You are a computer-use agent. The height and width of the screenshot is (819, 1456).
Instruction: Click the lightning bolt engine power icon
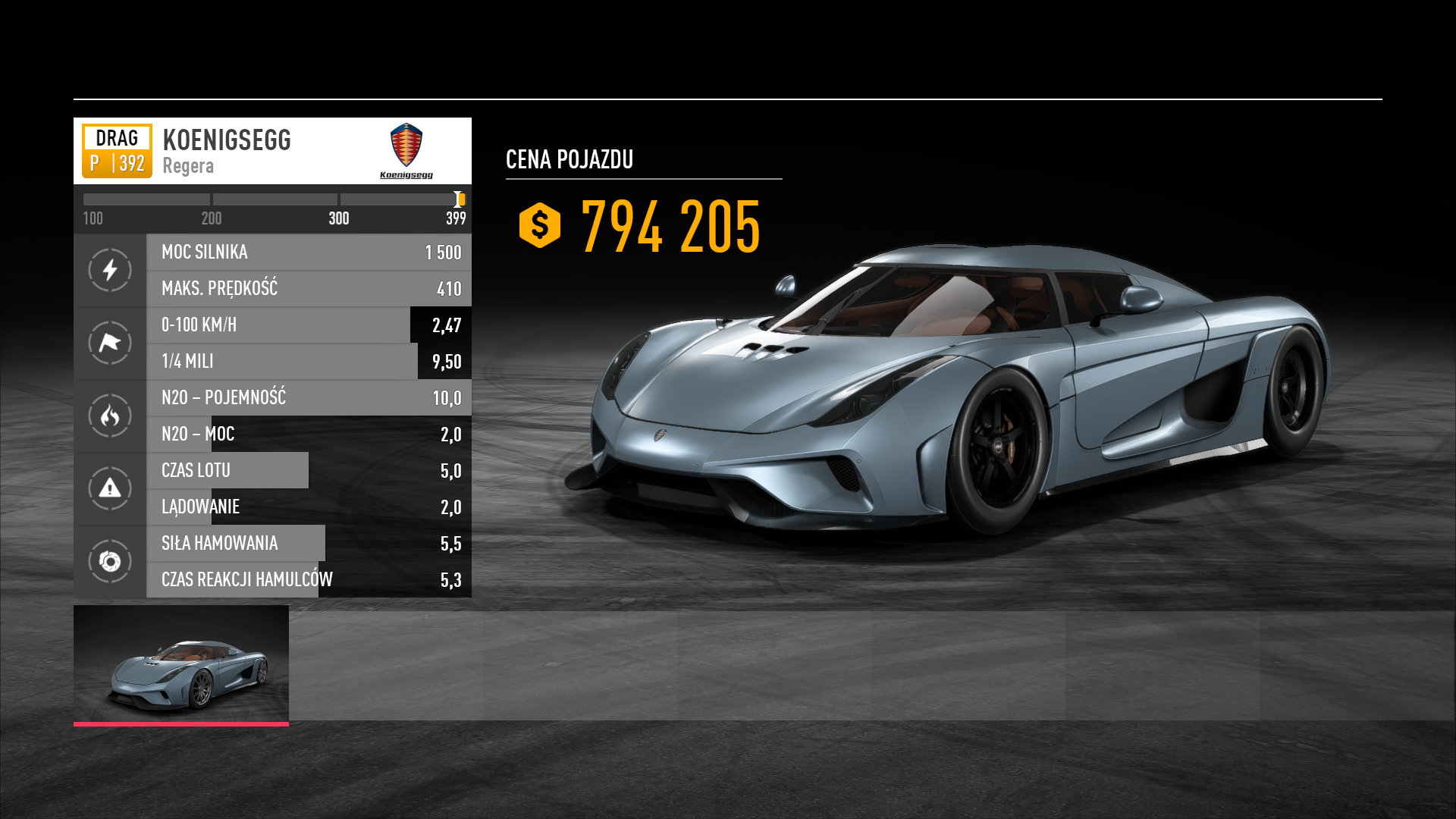110,270
